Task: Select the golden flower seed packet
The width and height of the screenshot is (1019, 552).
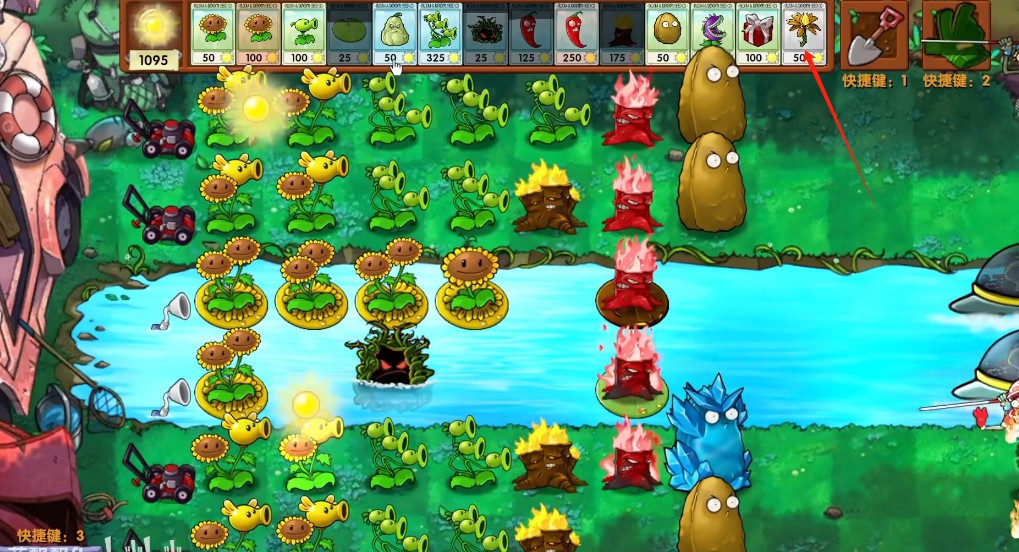Action: tap(802, 35)
